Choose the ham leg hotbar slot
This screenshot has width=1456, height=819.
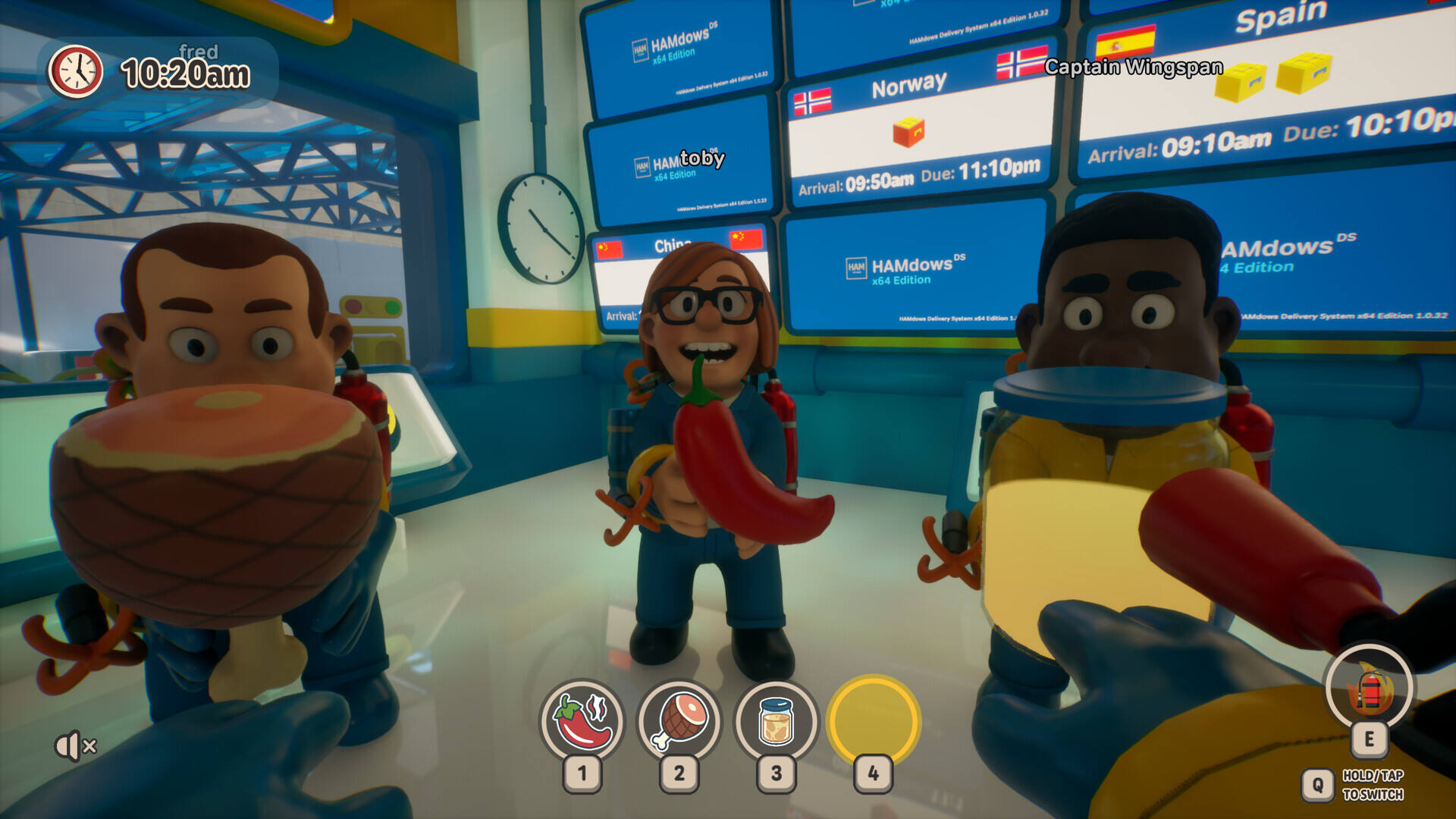679,720
